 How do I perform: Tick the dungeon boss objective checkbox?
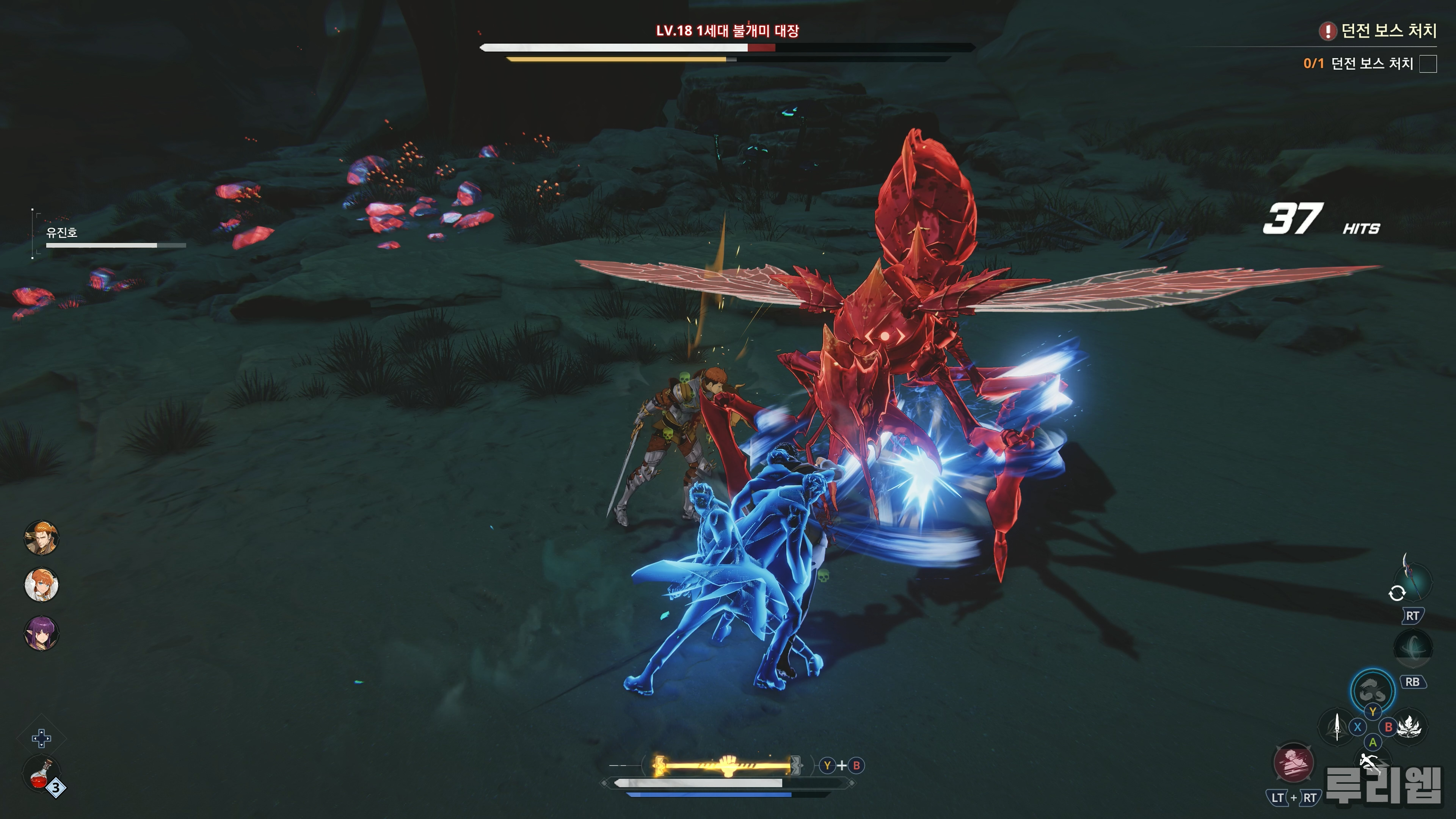click(1428, 64)
